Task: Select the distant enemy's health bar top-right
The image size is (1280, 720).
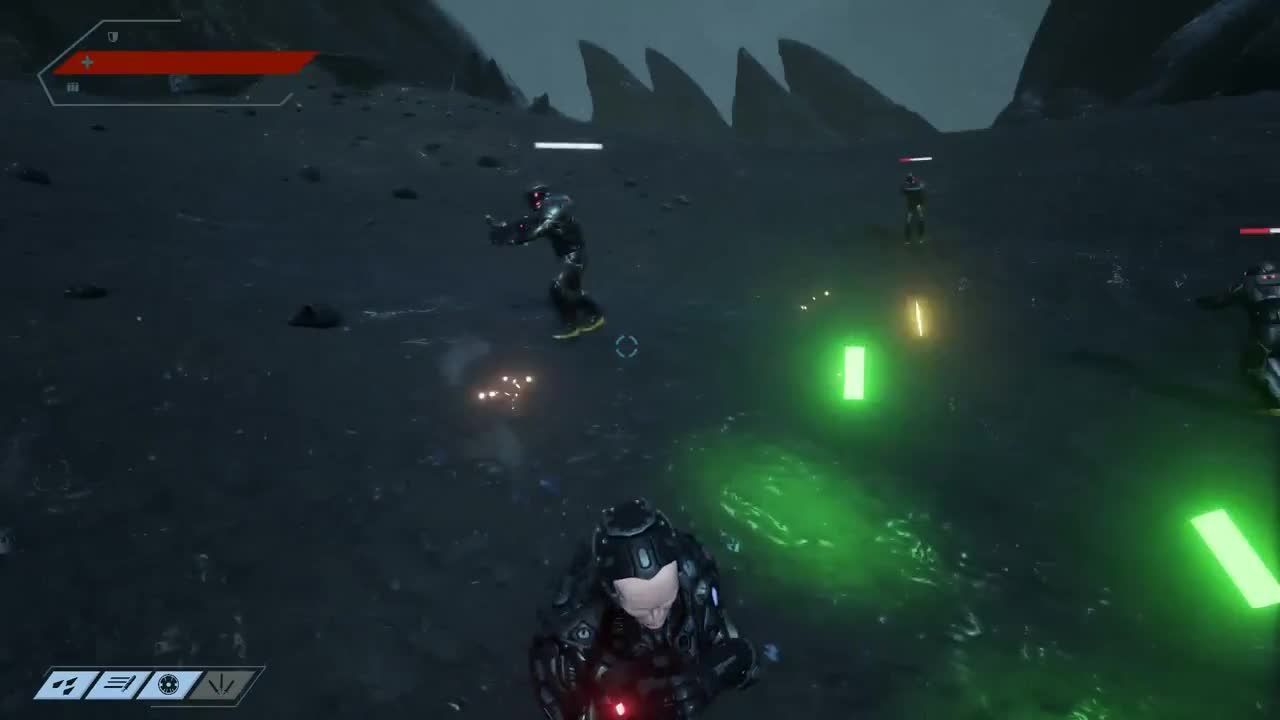Action: pyautogui.click(x=915, y=158)
